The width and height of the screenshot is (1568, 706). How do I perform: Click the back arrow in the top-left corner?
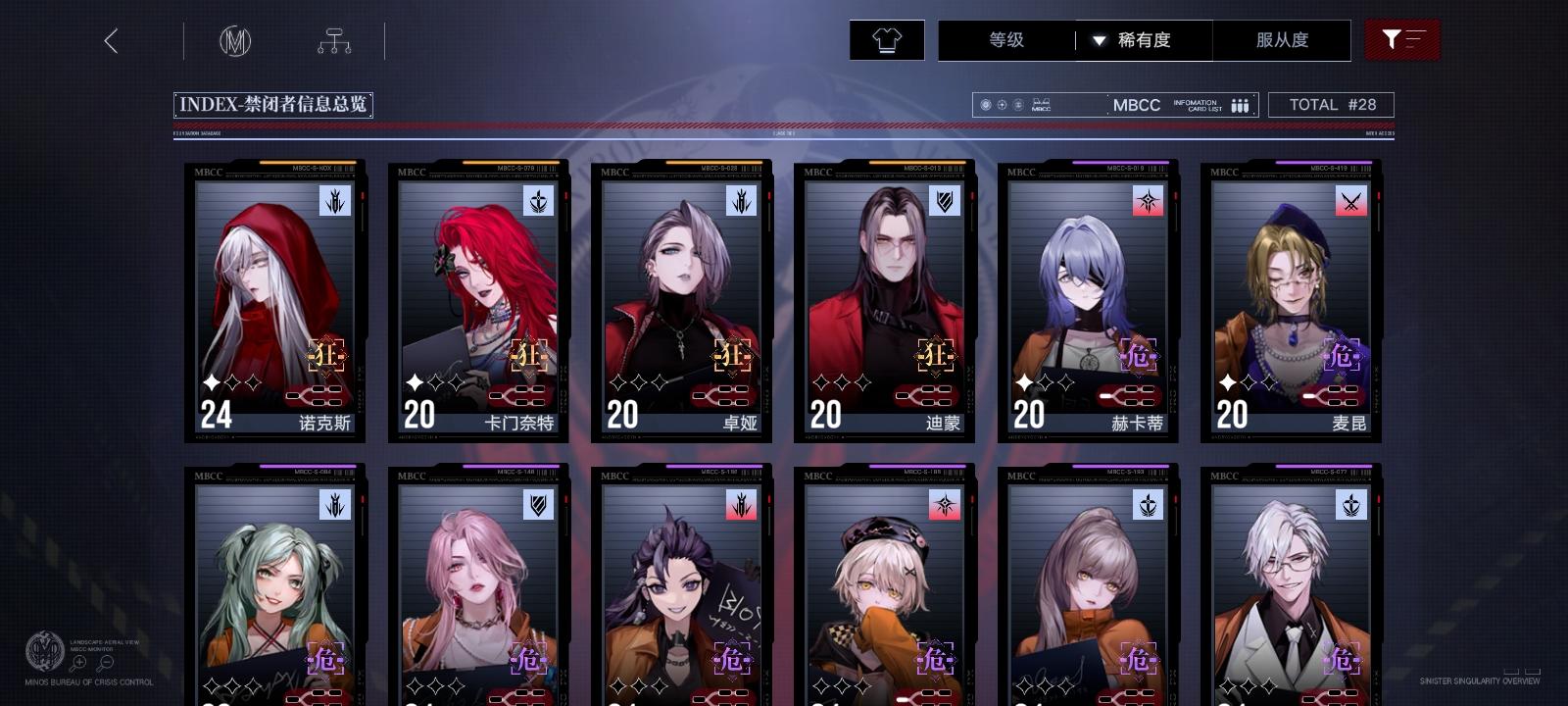(x=112, y=41)
